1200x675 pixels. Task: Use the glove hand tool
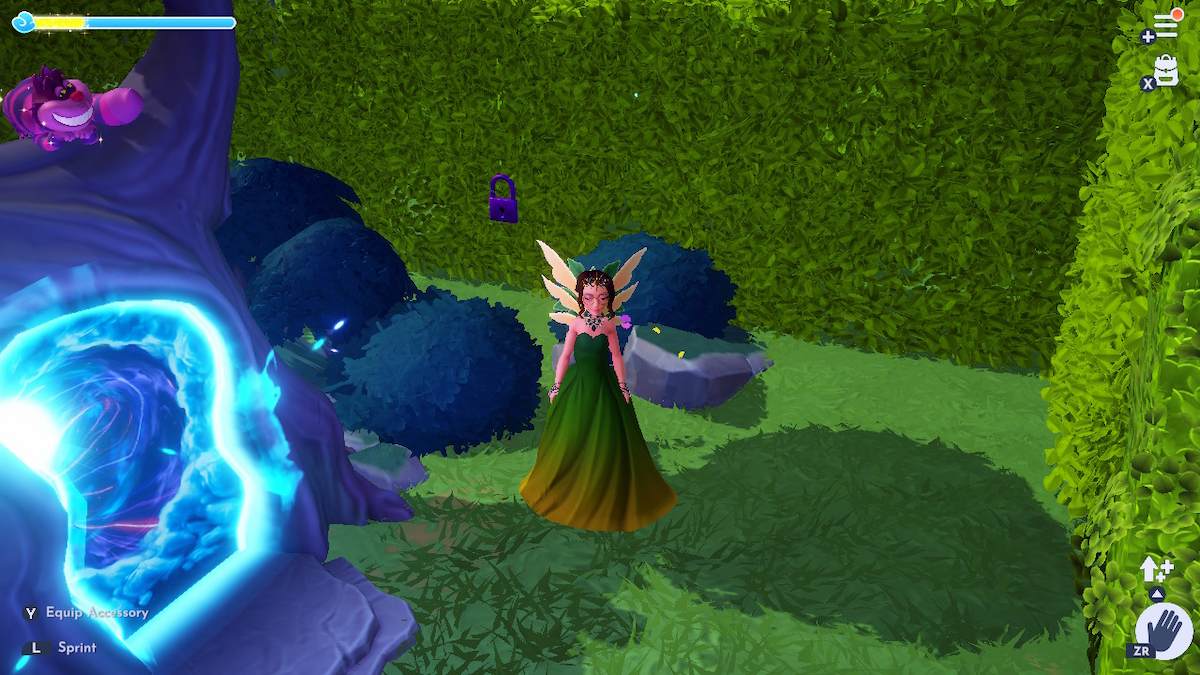tap(1164, 631)
